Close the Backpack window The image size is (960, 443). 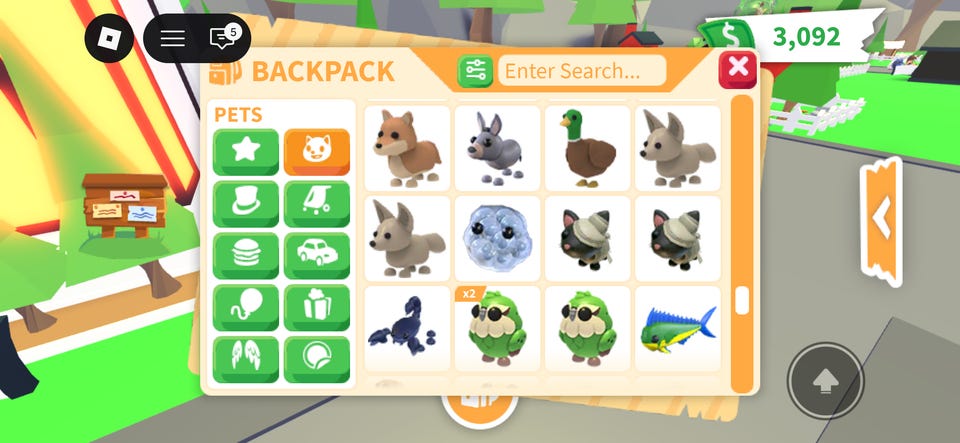[x=738, y=68]
